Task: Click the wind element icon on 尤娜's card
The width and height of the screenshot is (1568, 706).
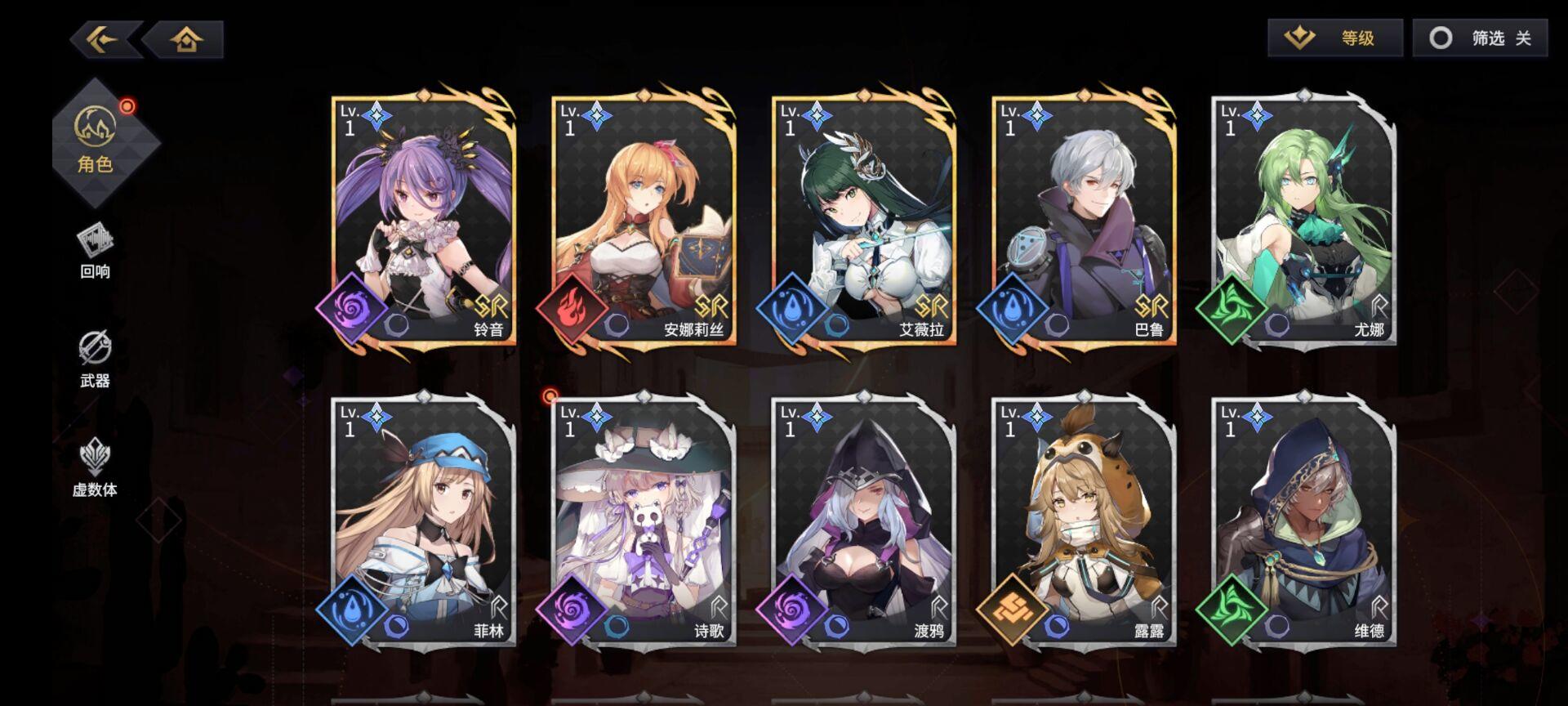Action: point(1233,311)
